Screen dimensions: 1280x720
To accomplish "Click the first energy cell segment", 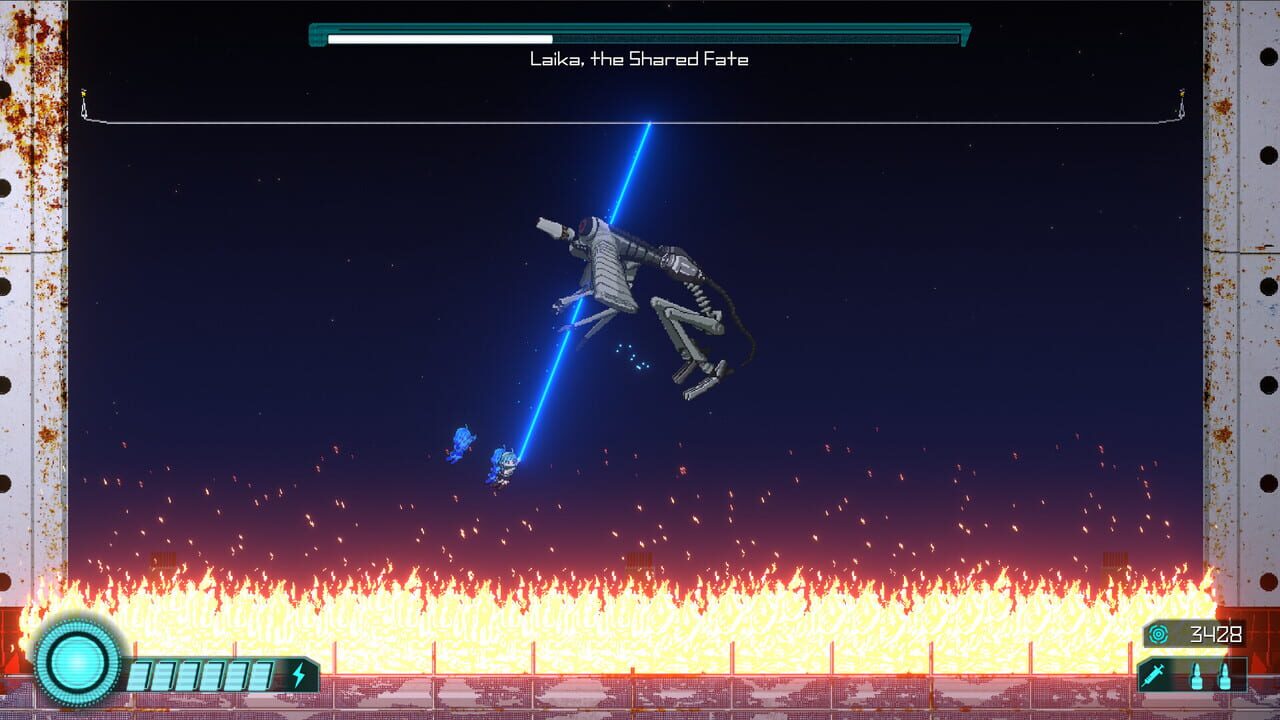I will tap(138, 673).
